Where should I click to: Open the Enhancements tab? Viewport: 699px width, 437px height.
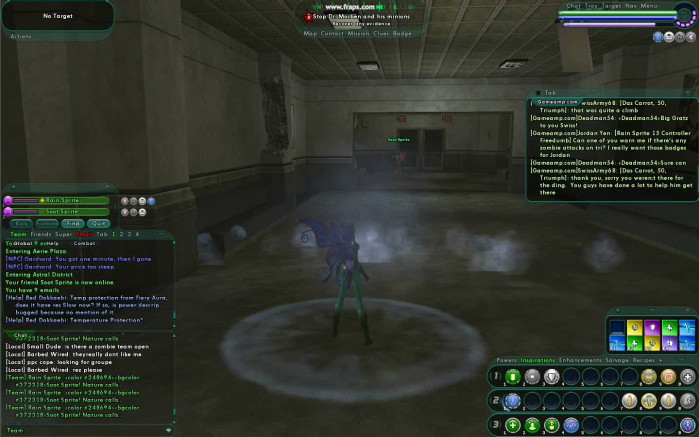[580, 359]
